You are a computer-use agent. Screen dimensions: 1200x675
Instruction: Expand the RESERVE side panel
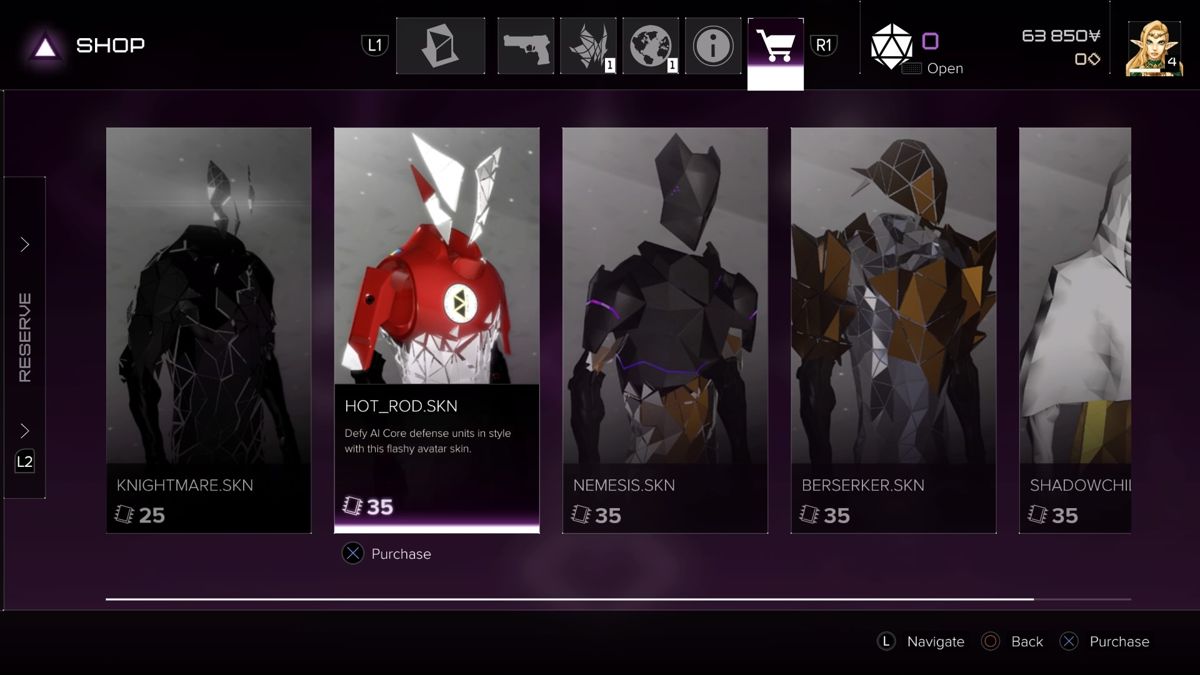(25, 337)
